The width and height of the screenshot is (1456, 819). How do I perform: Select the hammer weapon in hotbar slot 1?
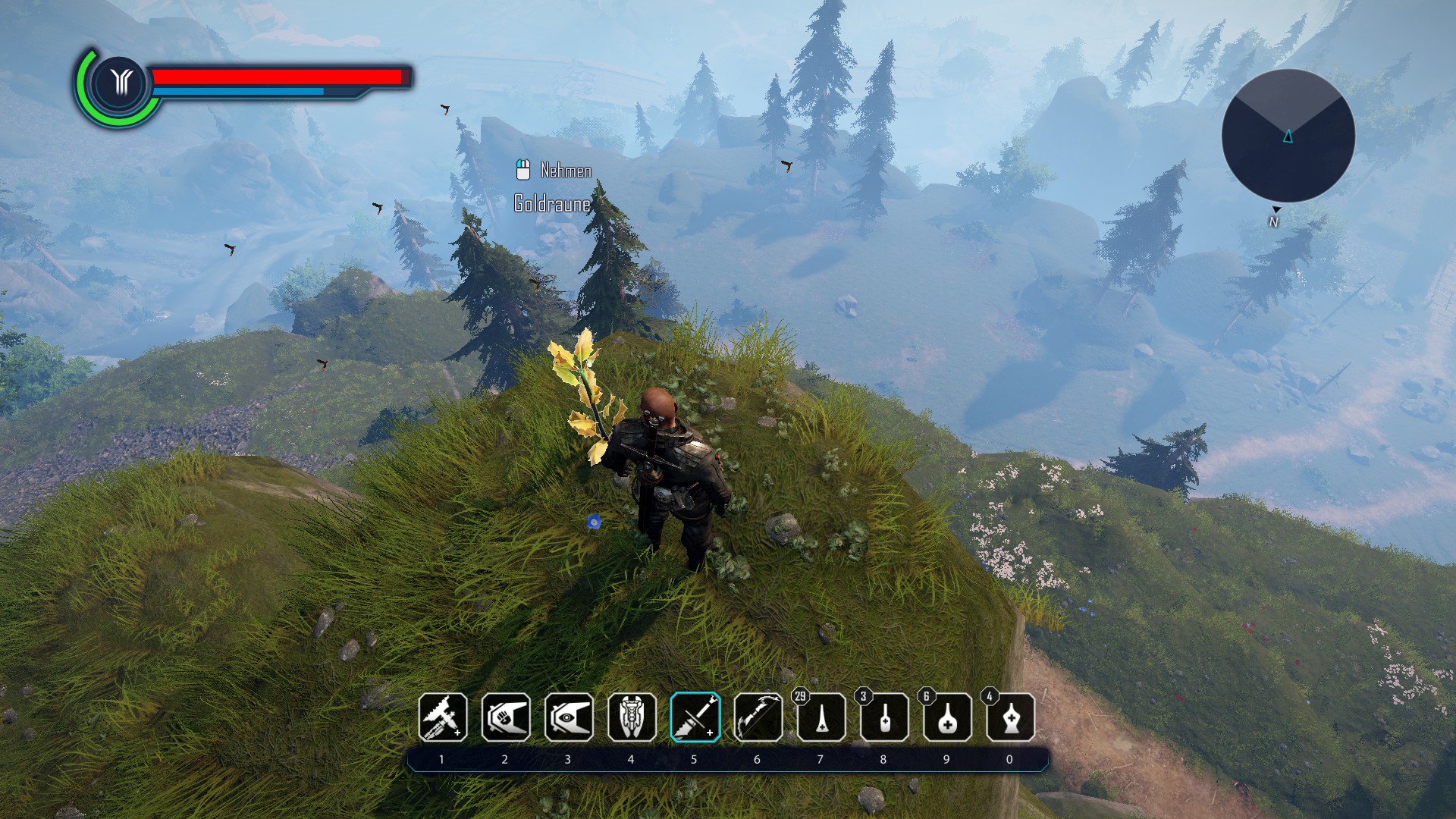(443, 717)
